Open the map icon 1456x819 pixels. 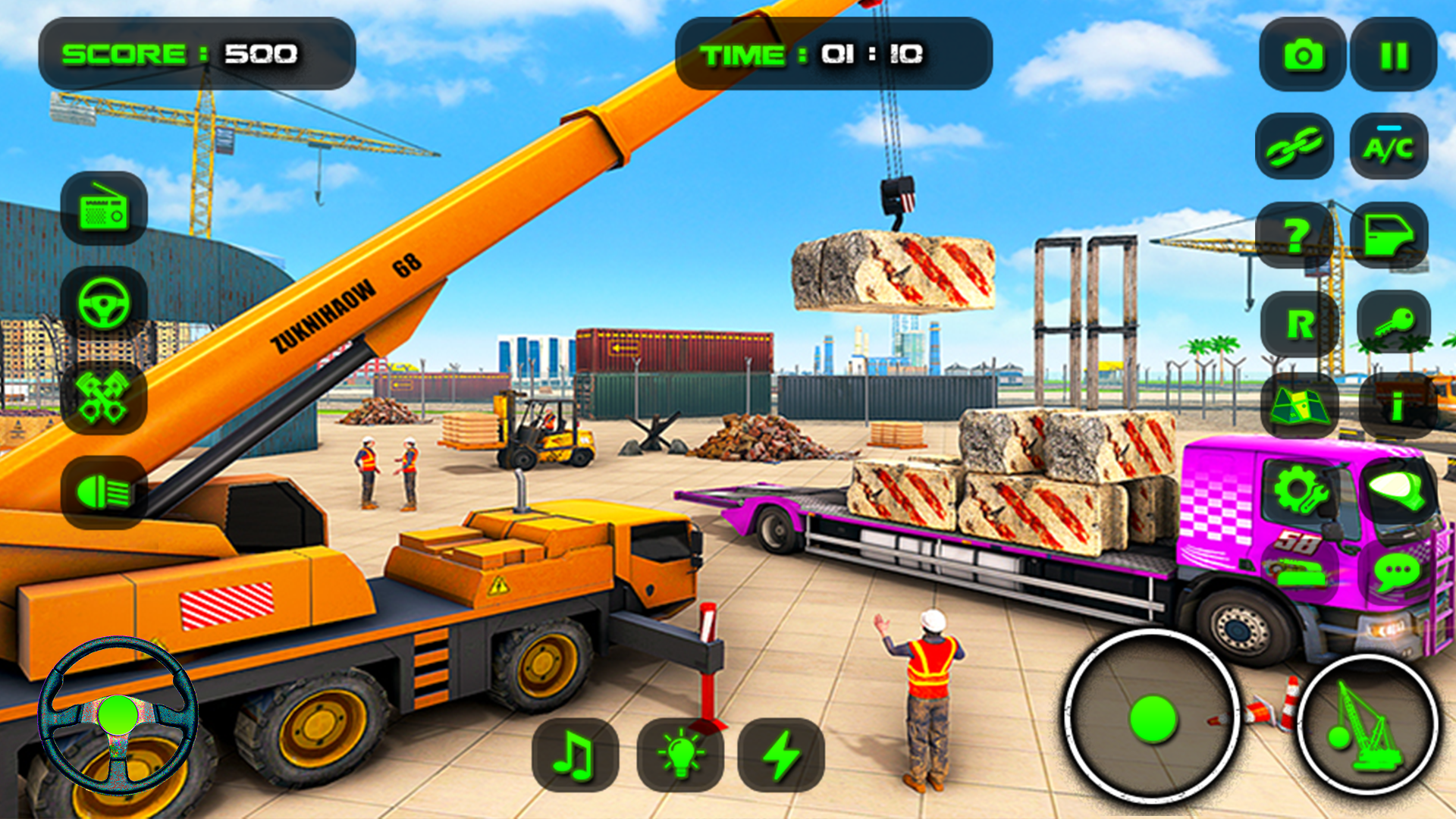click(x=1300, y=406)
